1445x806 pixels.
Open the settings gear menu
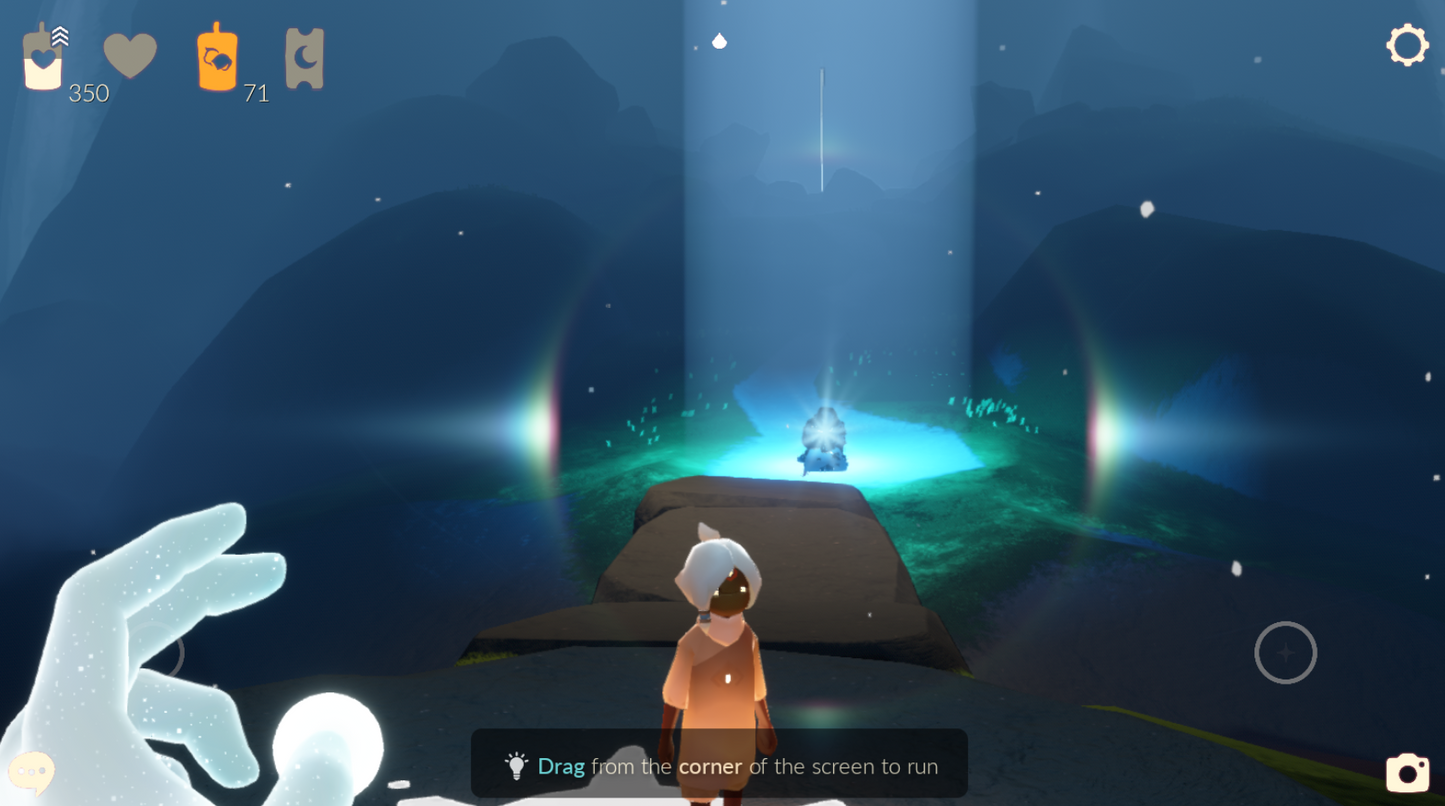pos(1406,46)
